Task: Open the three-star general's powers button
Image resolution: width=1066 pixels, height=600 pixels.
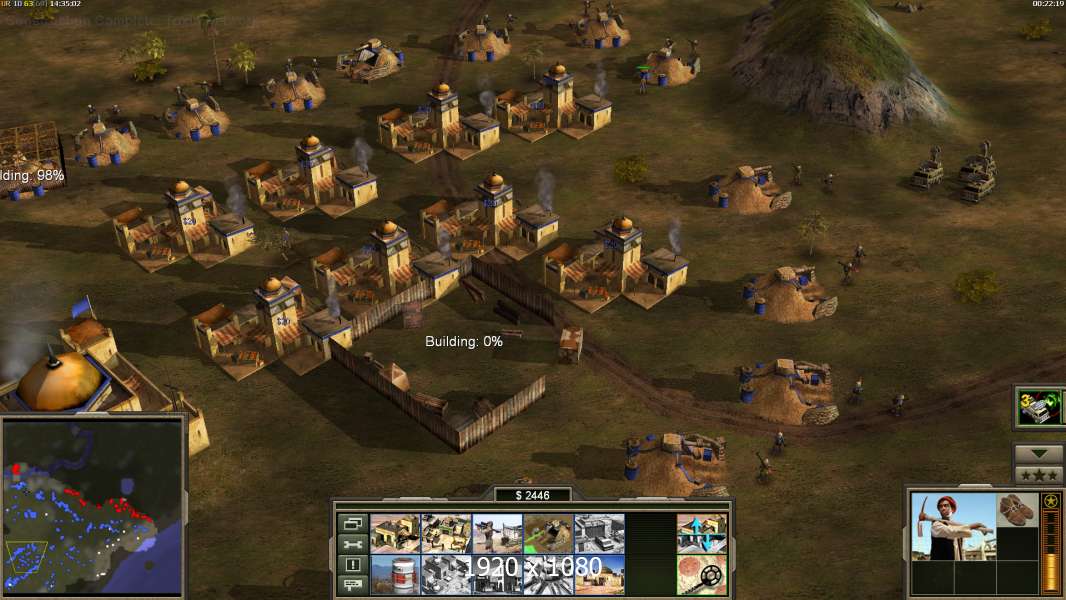Action: pos(1038,474)
